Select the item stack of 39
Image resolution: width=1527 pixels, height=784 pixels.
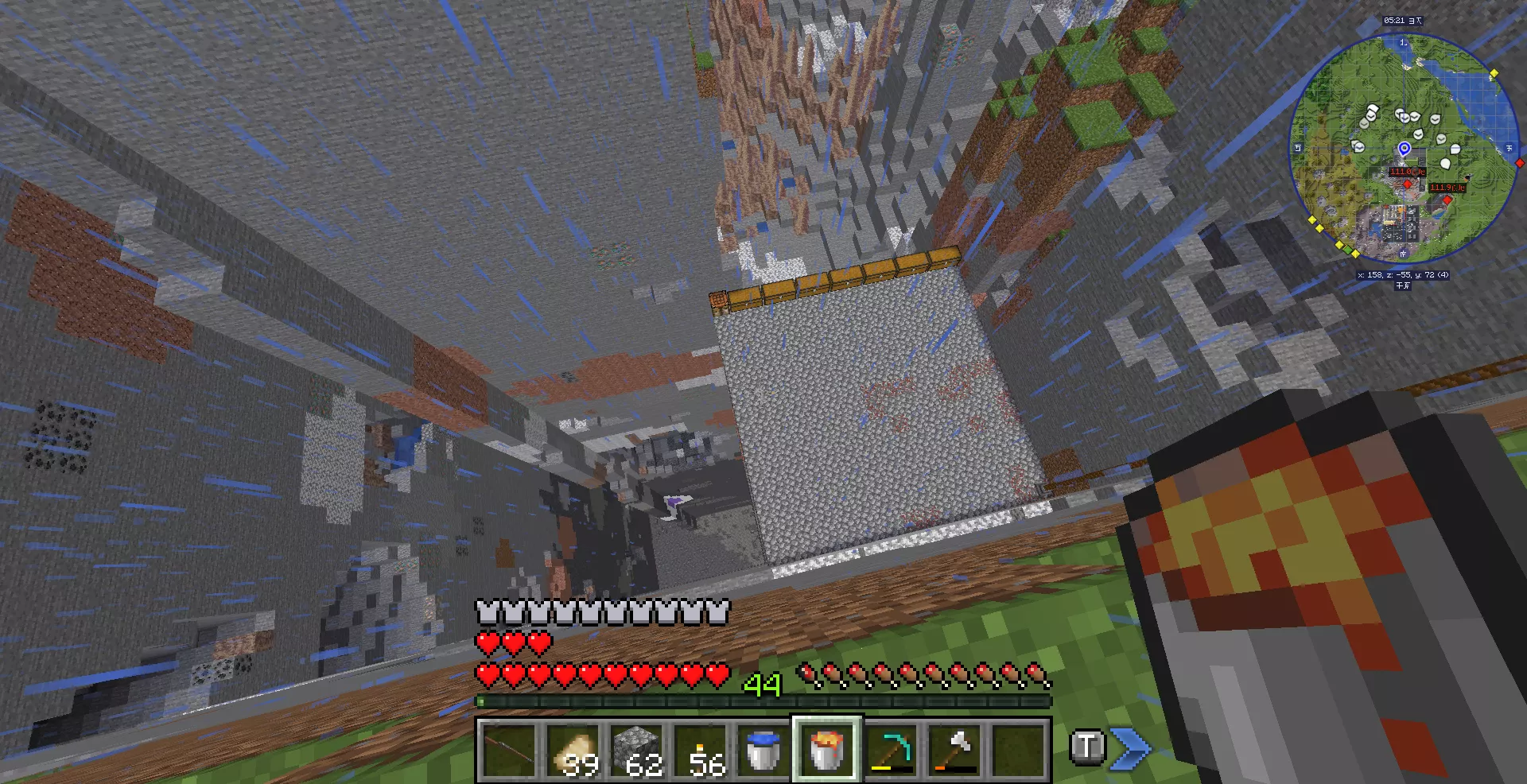click(573, 750)
